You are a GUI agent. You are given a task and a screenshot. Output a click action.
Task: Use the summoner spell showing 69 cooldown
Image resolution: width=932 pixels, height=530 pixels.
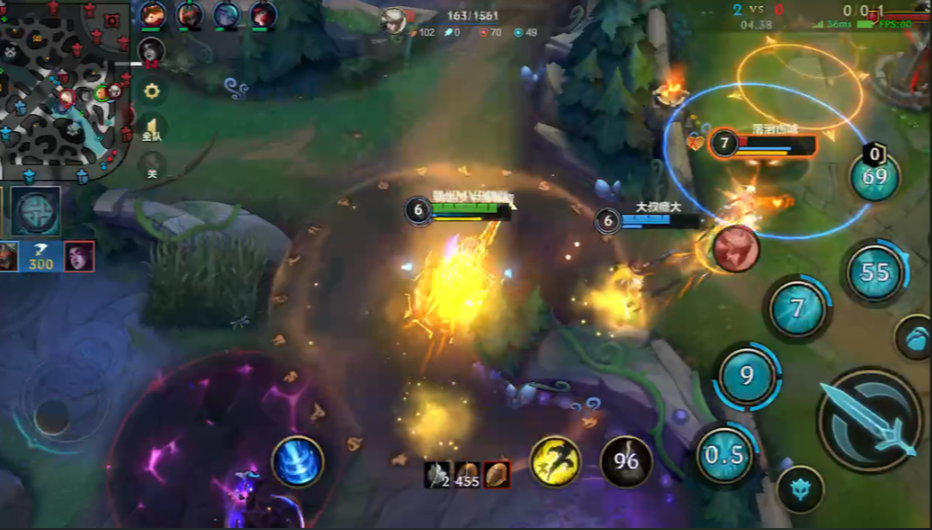coord(874,179)
